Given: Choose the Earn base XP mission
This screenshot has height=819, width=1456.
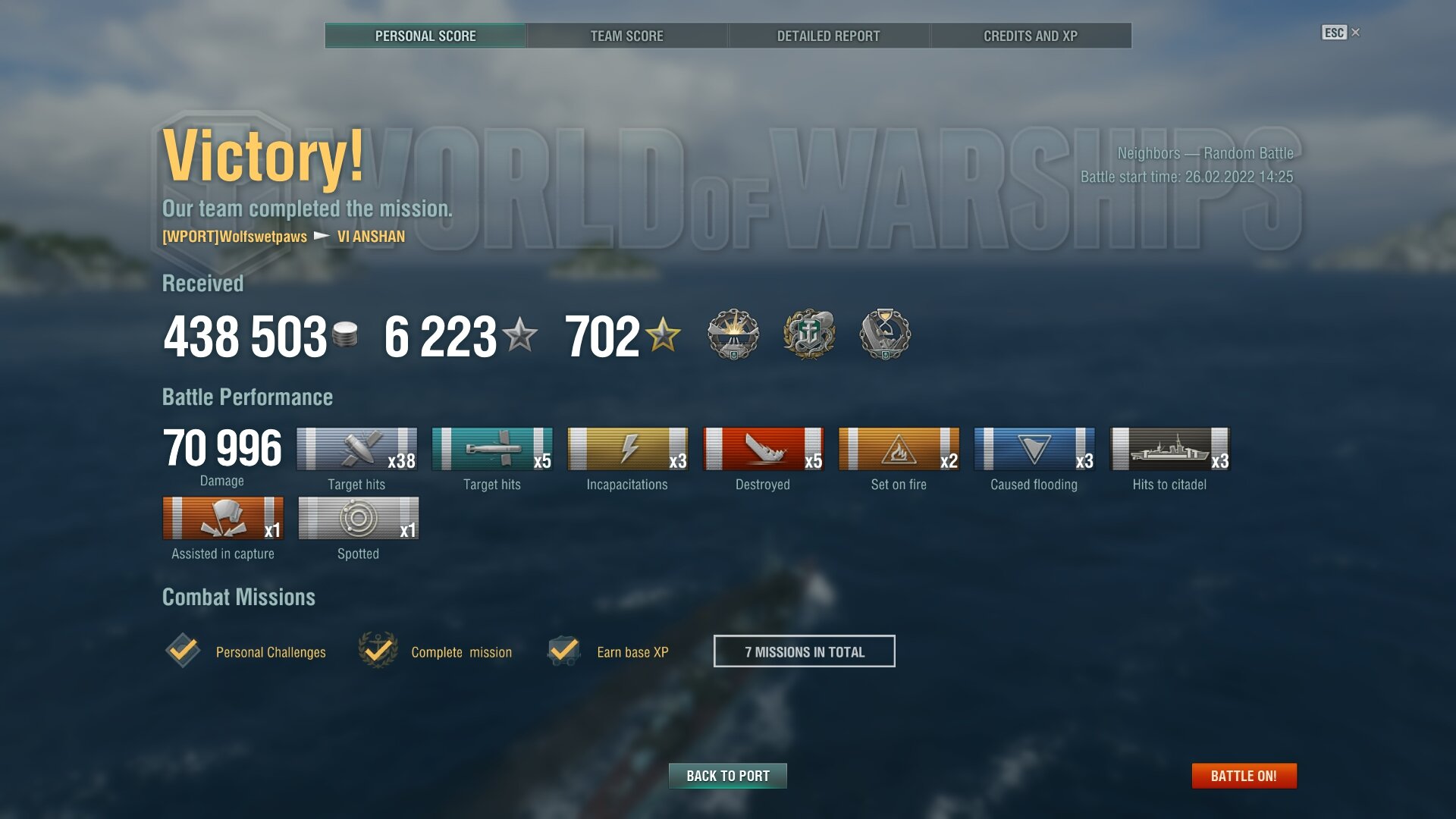Looking at the screenshot, I should click(x=632, y=652).
